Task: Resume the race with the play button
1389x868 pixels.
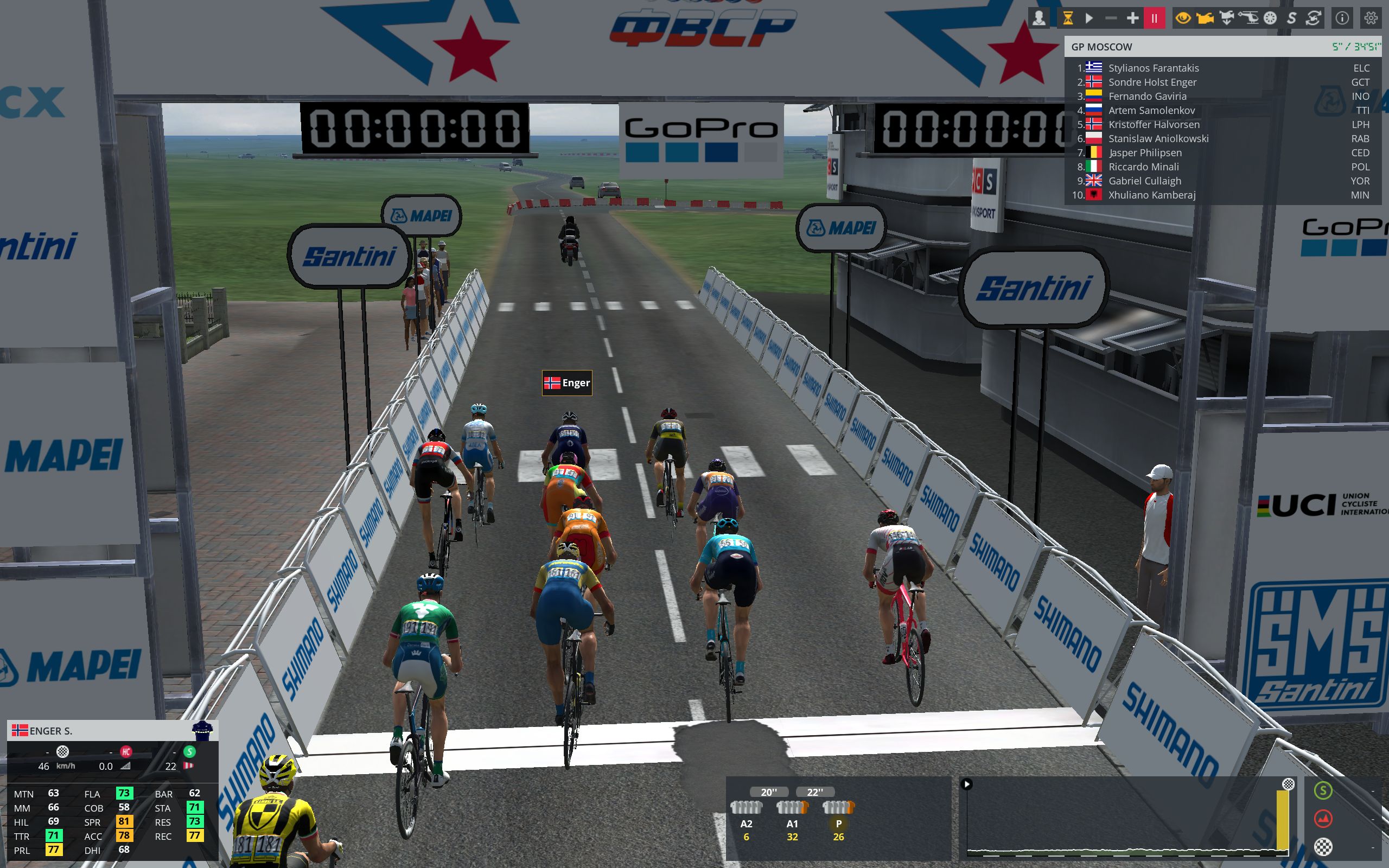Action: pos(1089,18)
